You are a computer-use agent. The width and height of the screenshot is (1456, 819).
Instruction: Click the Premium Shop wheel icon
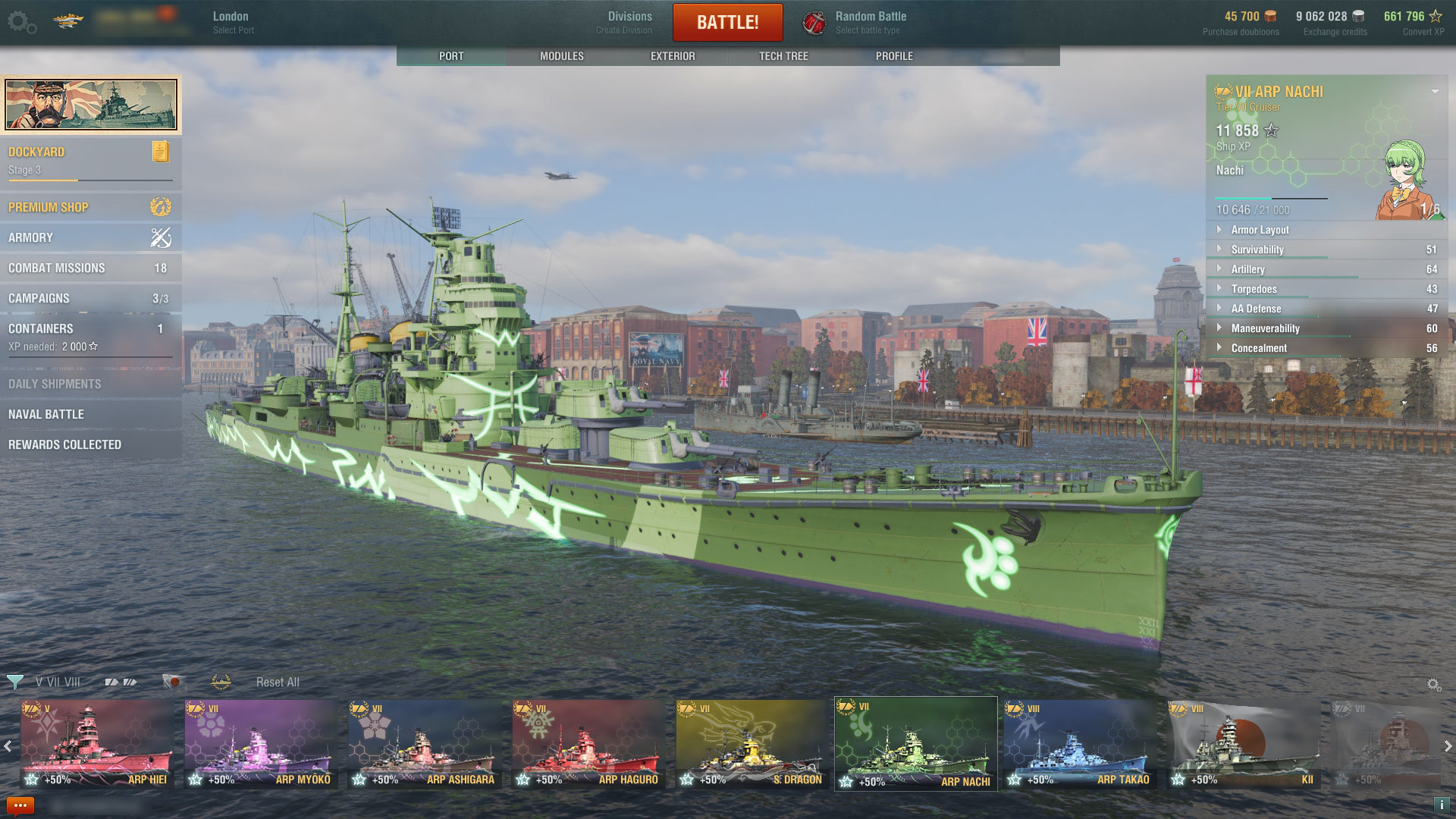(160, 206)
